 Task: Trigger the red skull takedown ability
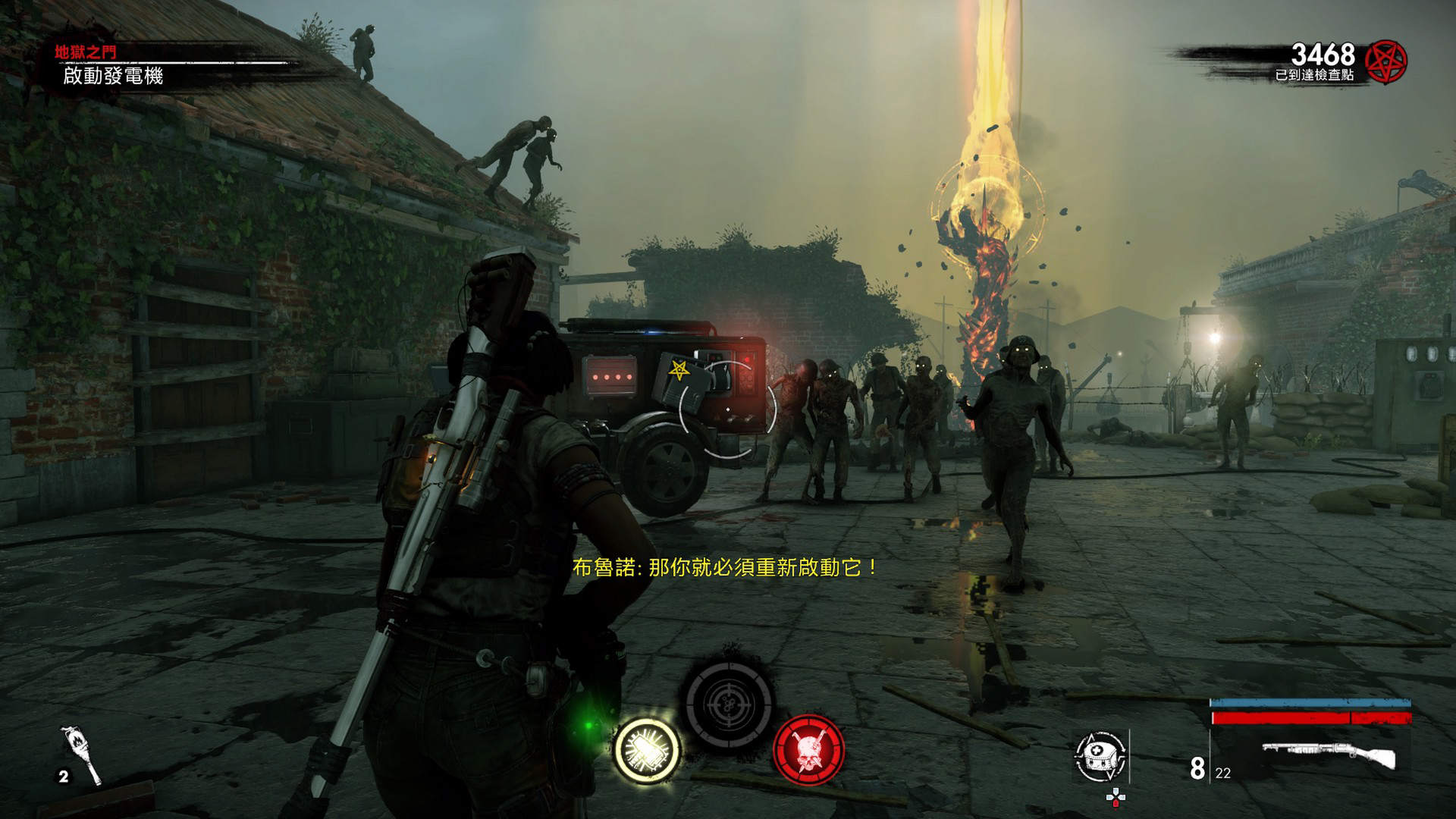(x=808, y=749)
